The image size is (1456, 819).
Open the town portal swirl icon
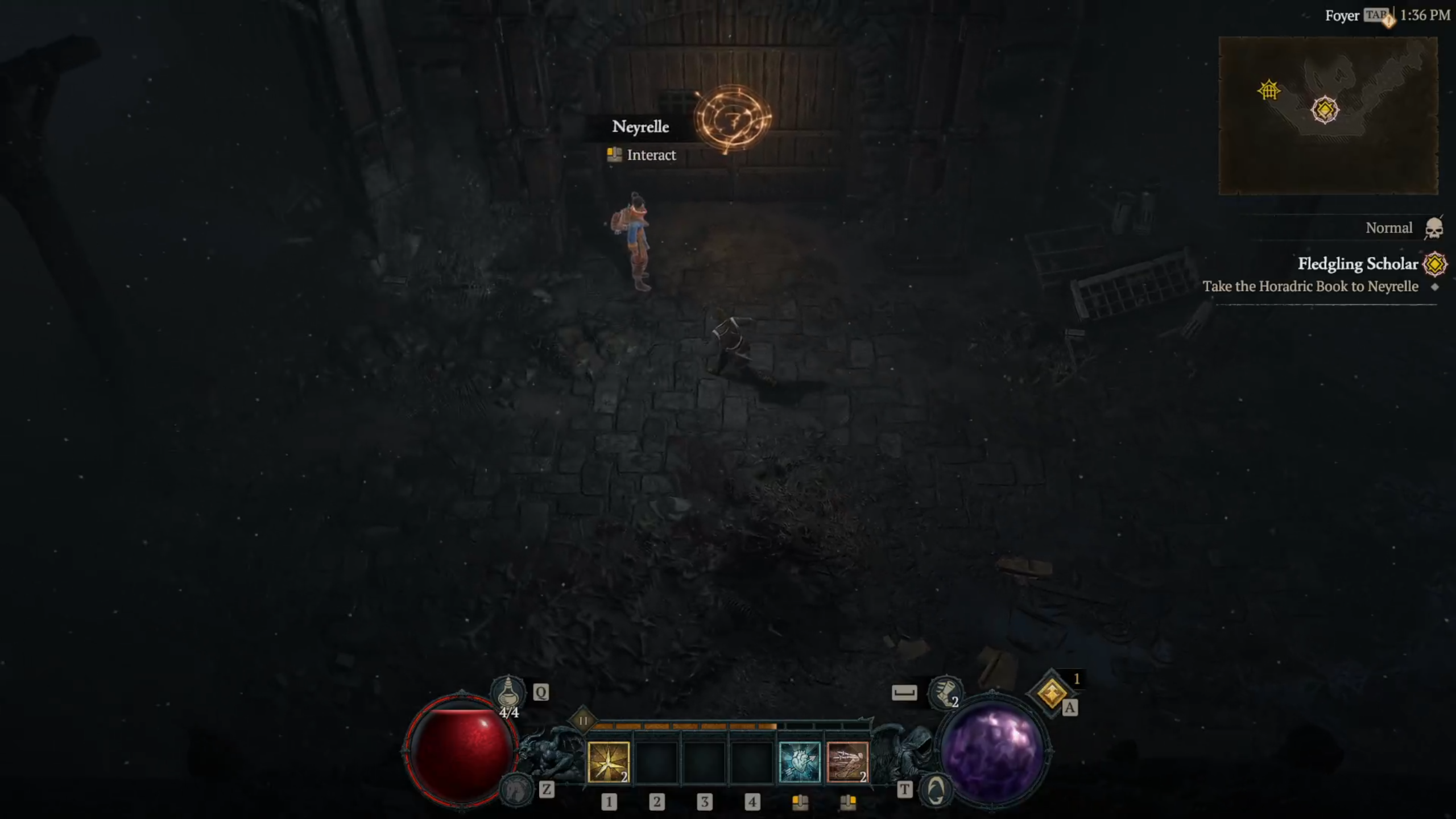pyautogui.click(x=936, y=790)
